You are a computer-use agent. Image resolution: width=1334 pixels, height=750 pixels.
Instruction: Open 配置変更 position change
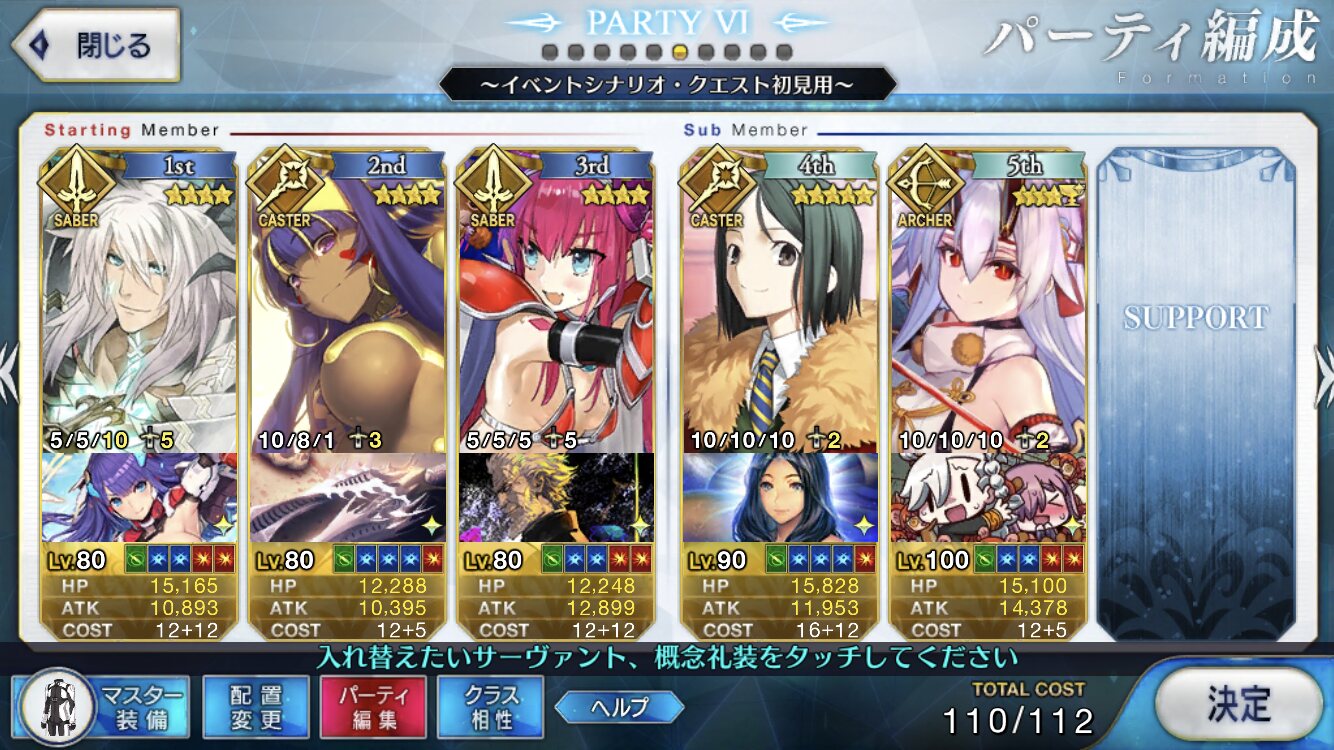click(256, 706)
